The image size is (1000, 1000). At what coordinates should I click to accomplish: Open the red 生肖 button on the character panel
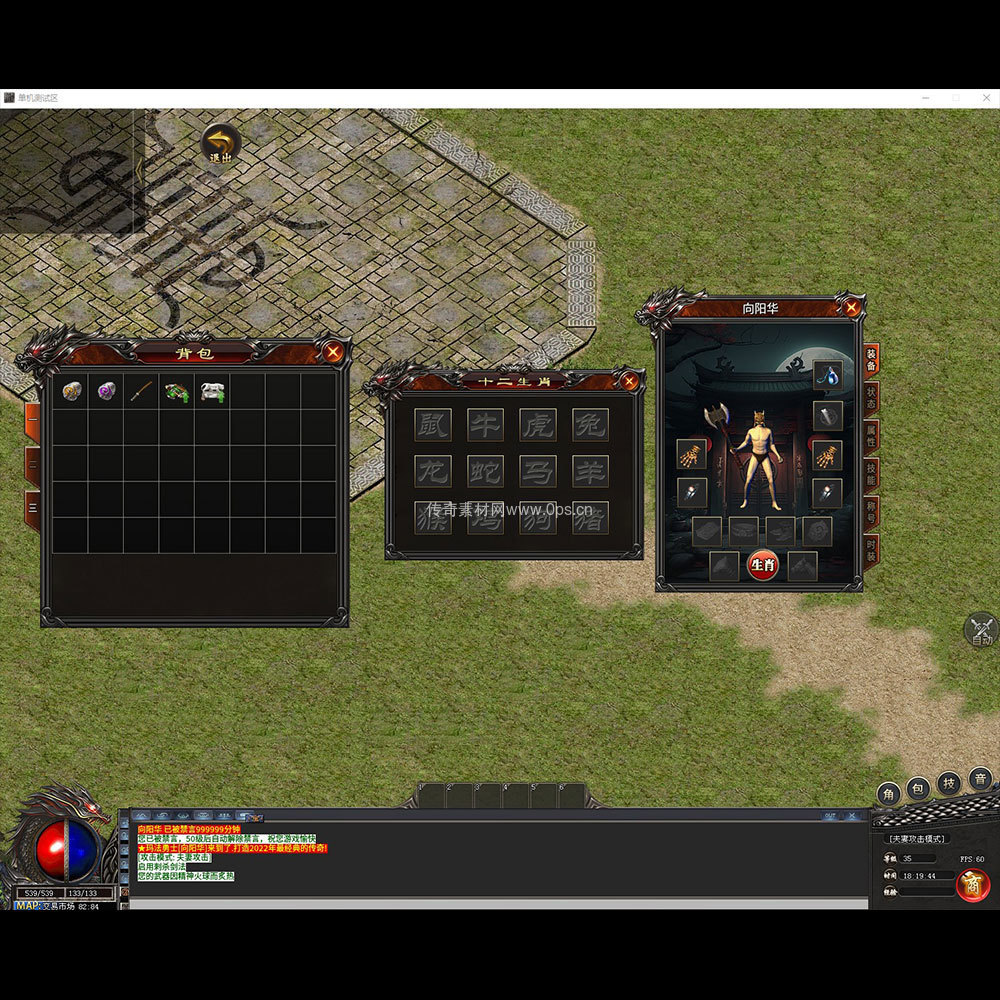pos(762,565)
